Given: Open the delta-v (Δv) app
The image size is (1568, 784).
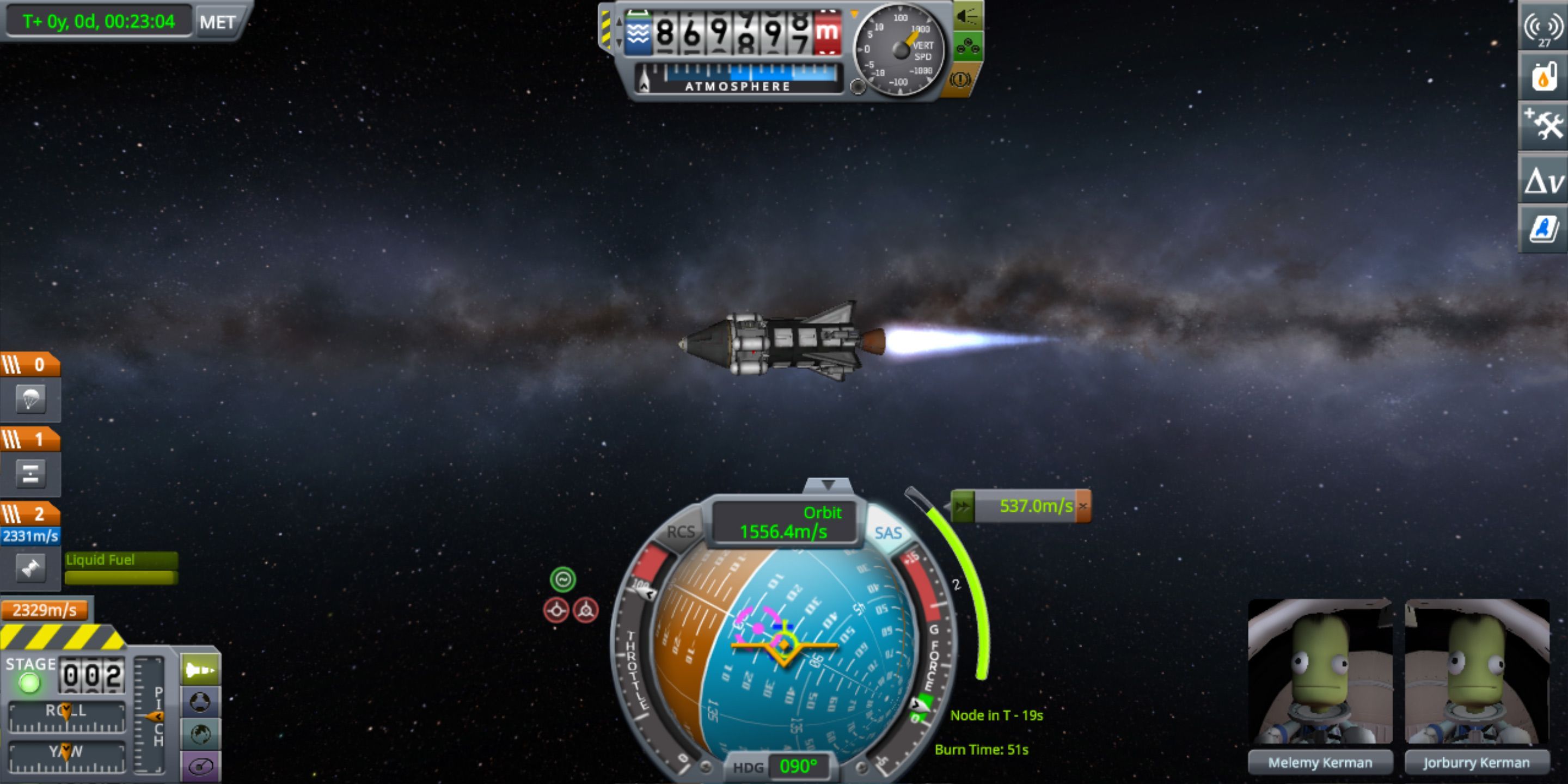Looking at the screenshot, I should point(1543,180).
